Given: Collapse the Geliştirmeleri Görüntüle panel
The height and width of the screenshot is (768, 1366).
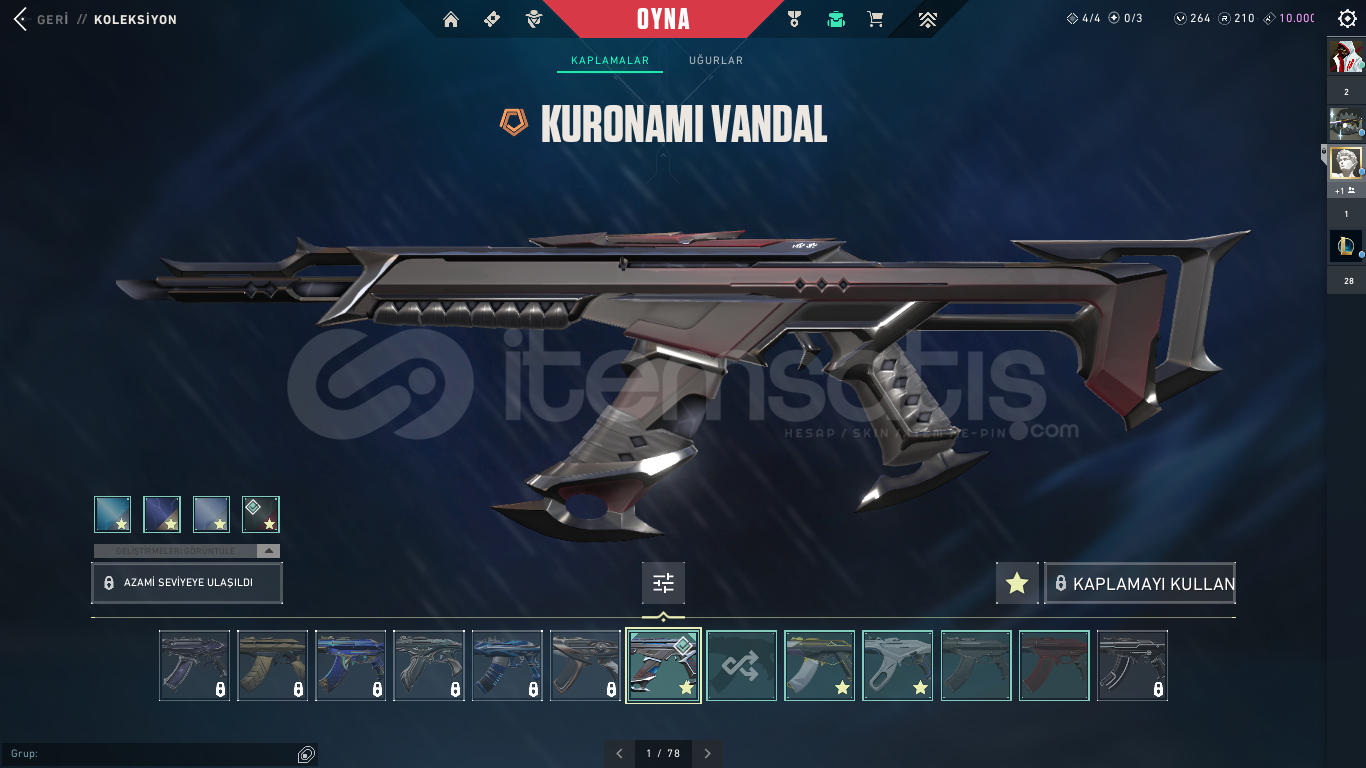Looking at the screenshot, I should (266, 550).
